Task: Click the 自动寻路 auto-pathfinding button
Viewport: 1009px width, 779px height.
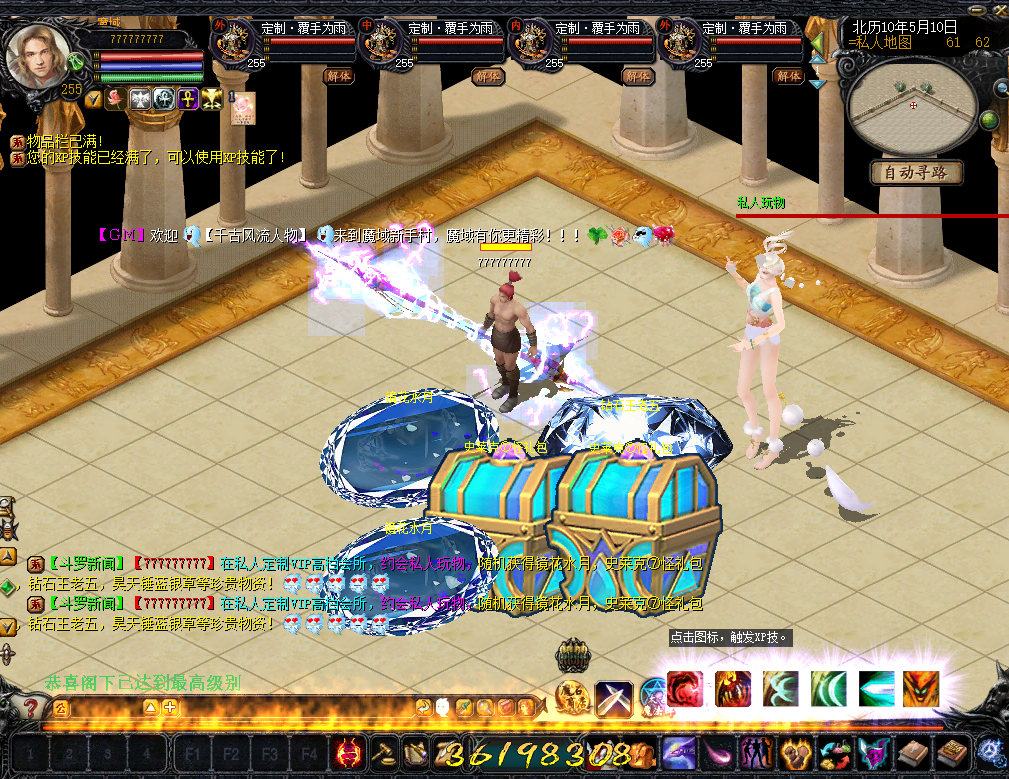Action: 915,173
